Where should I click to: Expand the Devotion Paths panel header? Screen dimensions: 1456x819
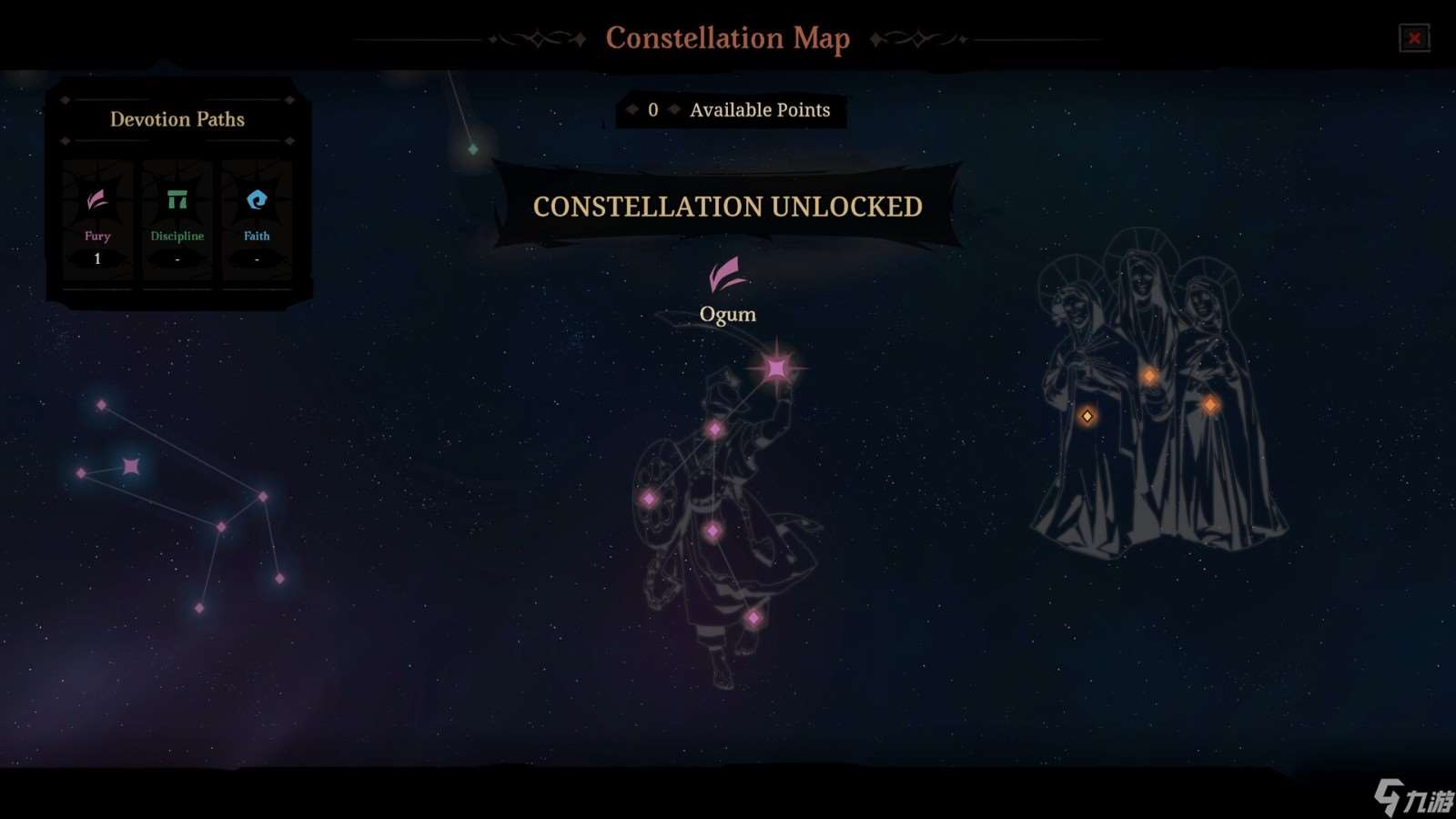pyautogui.click(x=177, y=119)
